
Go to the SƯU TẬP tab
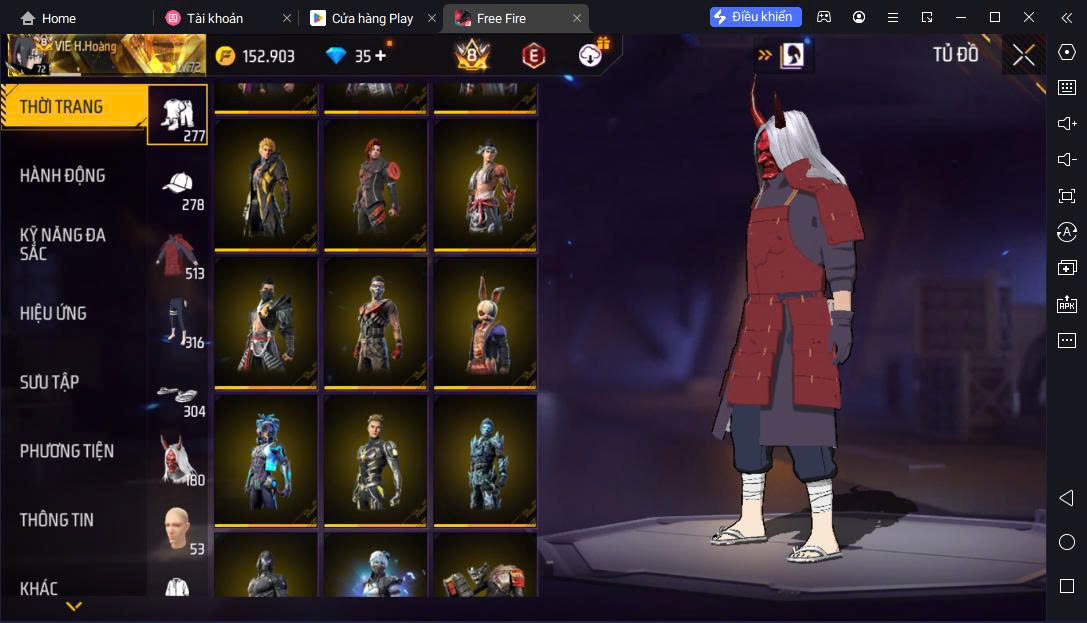50,382
